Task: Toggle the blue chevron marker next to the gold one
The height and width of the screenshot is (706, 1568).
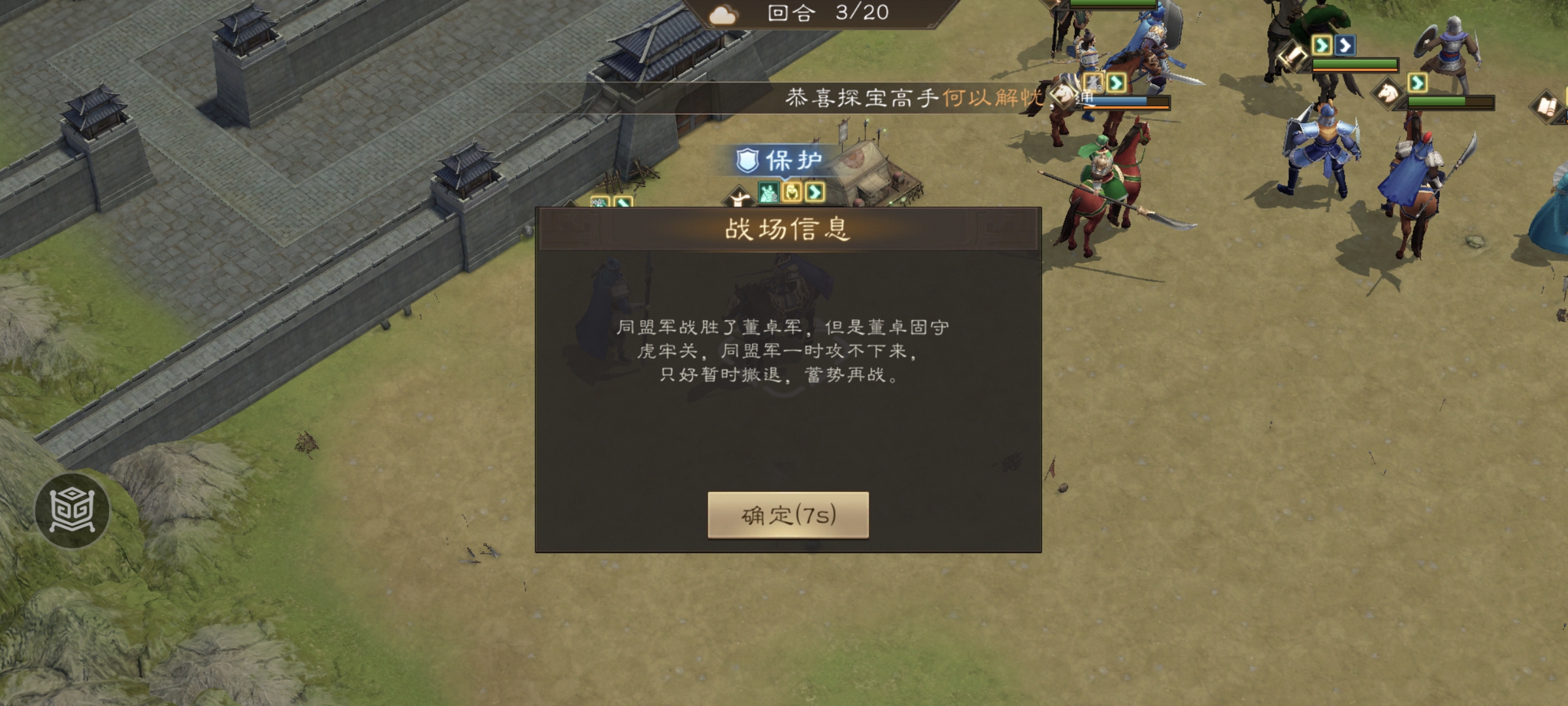Action: (1345, 45)
